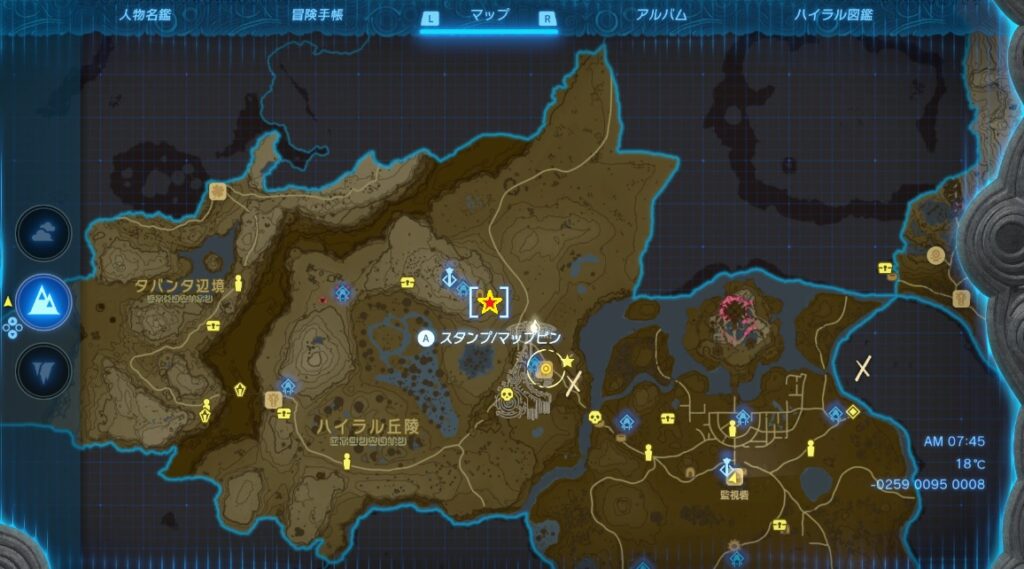1024x569 pixels.
Task: Open the 人物名鑑 character profiles tab
Action: coord(145,15)
